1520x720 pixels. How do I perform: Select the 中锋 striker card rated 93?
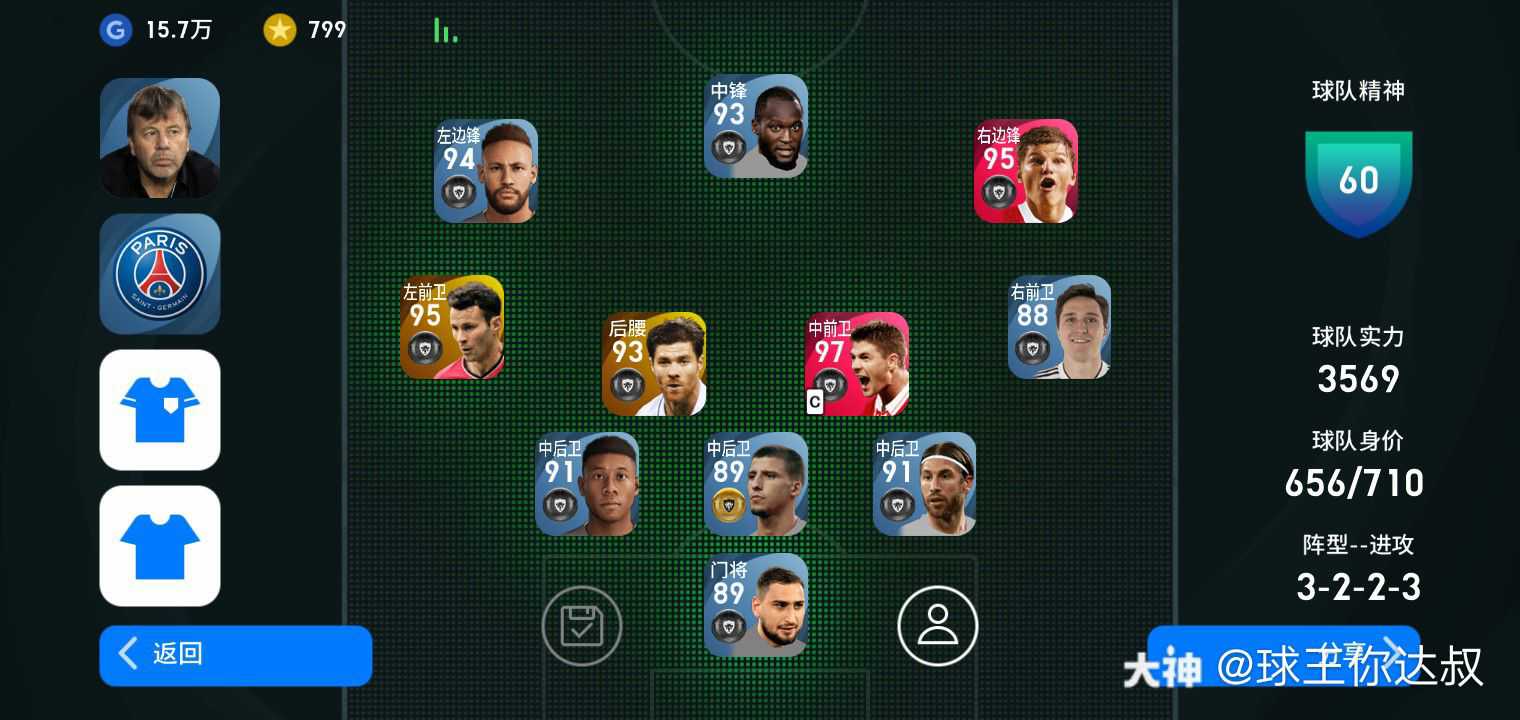[756, 126]
